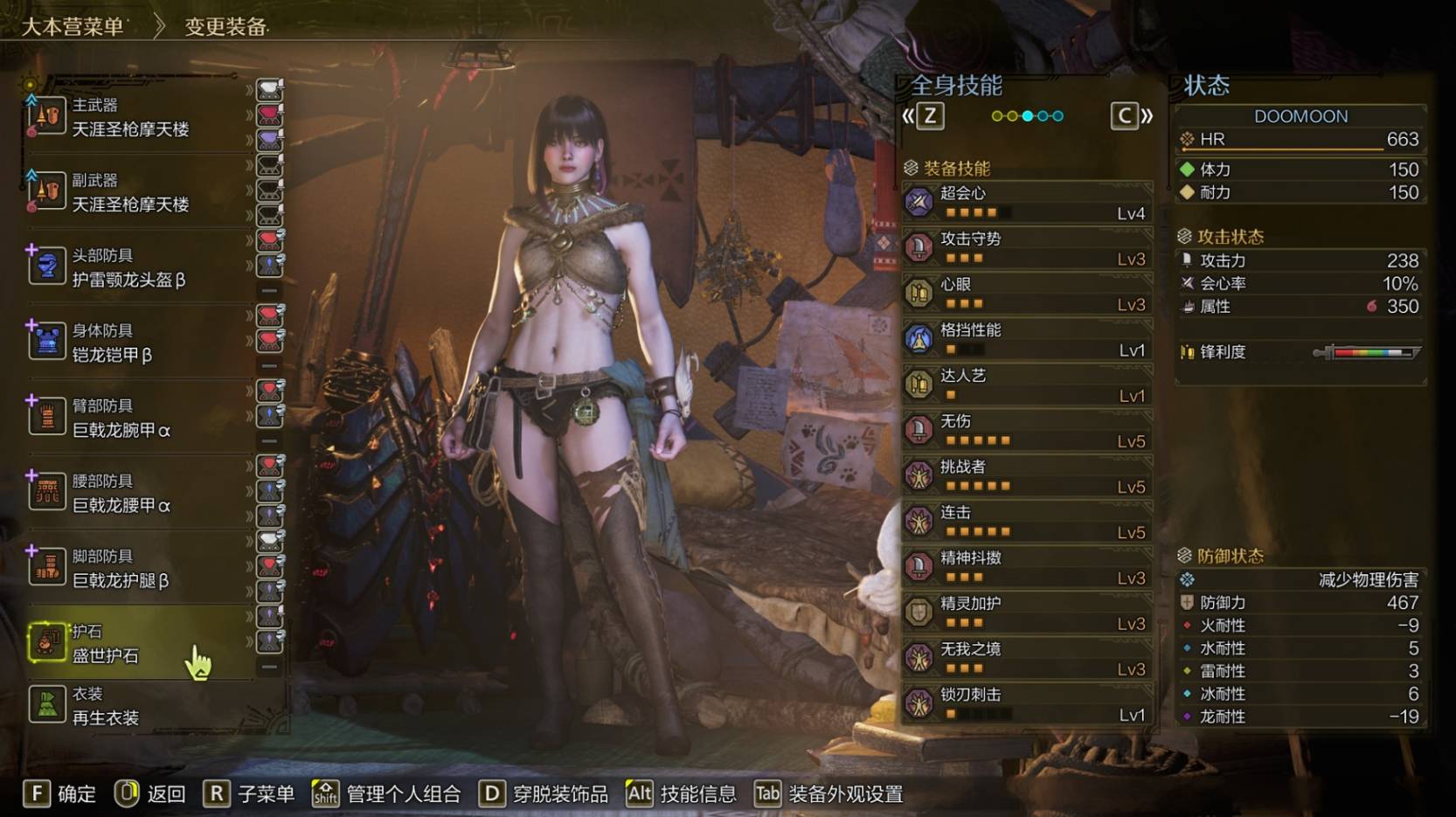Go to the previous skills page arrow

click(x=923, y=116)
